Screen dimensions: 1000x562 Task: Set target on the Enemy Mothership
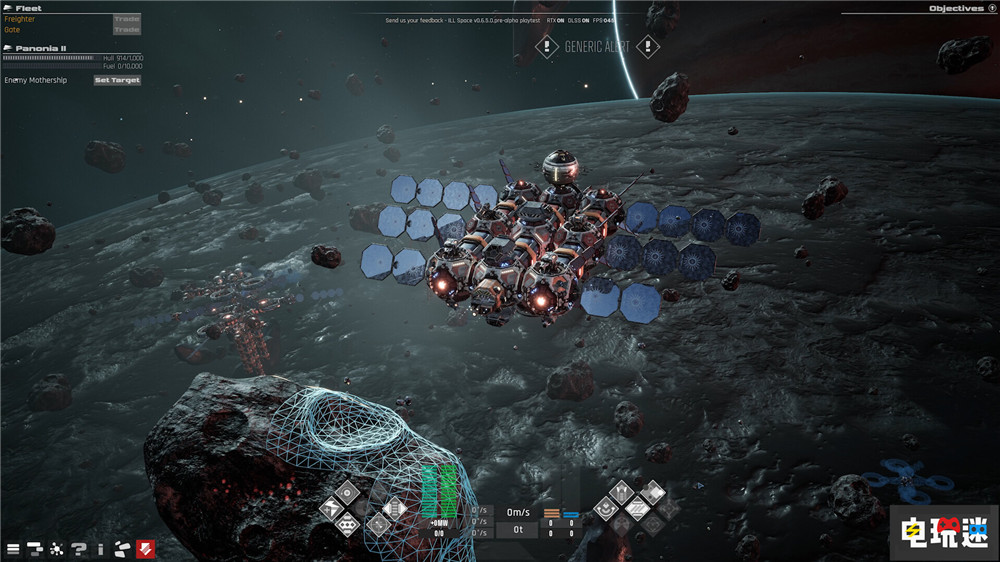point(117,80)
